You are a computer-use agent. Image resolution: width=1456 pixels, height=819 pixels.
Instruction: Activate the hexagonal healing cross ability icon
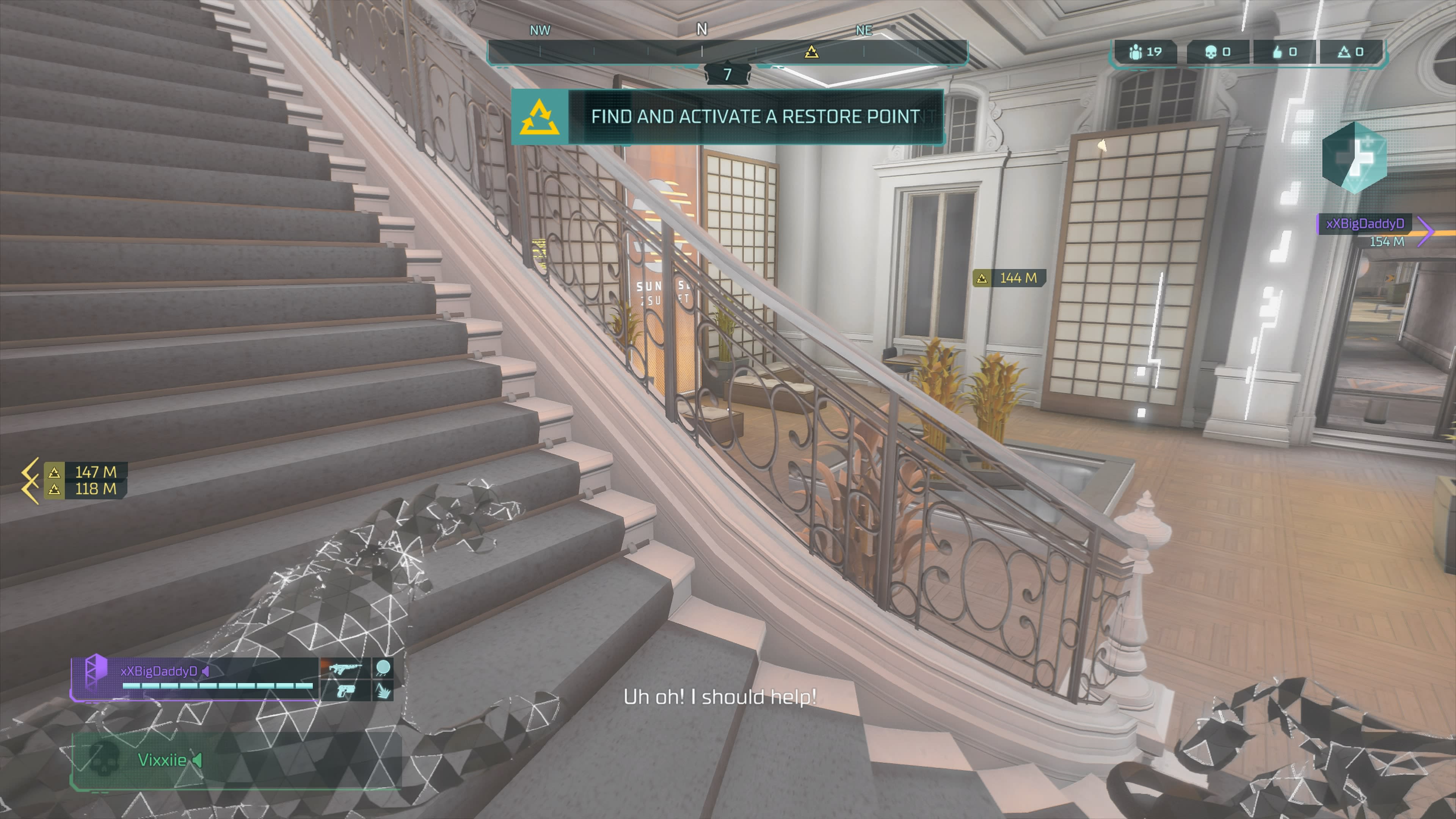point(1354,158)
